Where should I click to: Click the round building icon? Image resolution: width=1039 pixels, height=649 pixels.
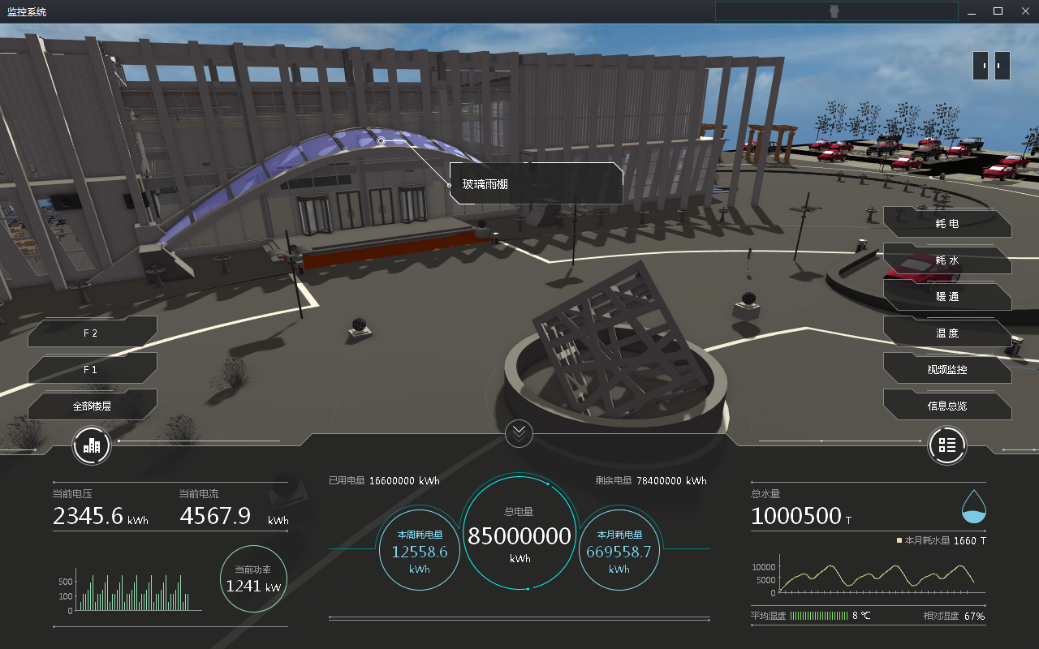[91, 445]
